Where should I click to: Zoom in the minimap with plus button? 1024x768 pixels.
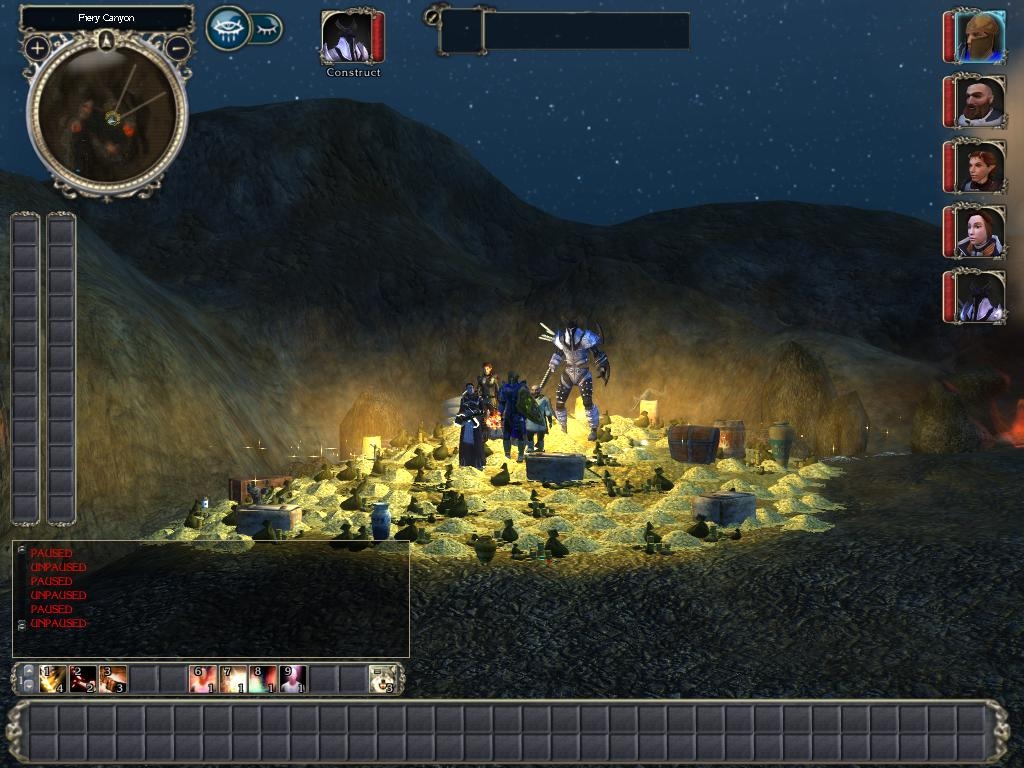[x=37, y=47]
